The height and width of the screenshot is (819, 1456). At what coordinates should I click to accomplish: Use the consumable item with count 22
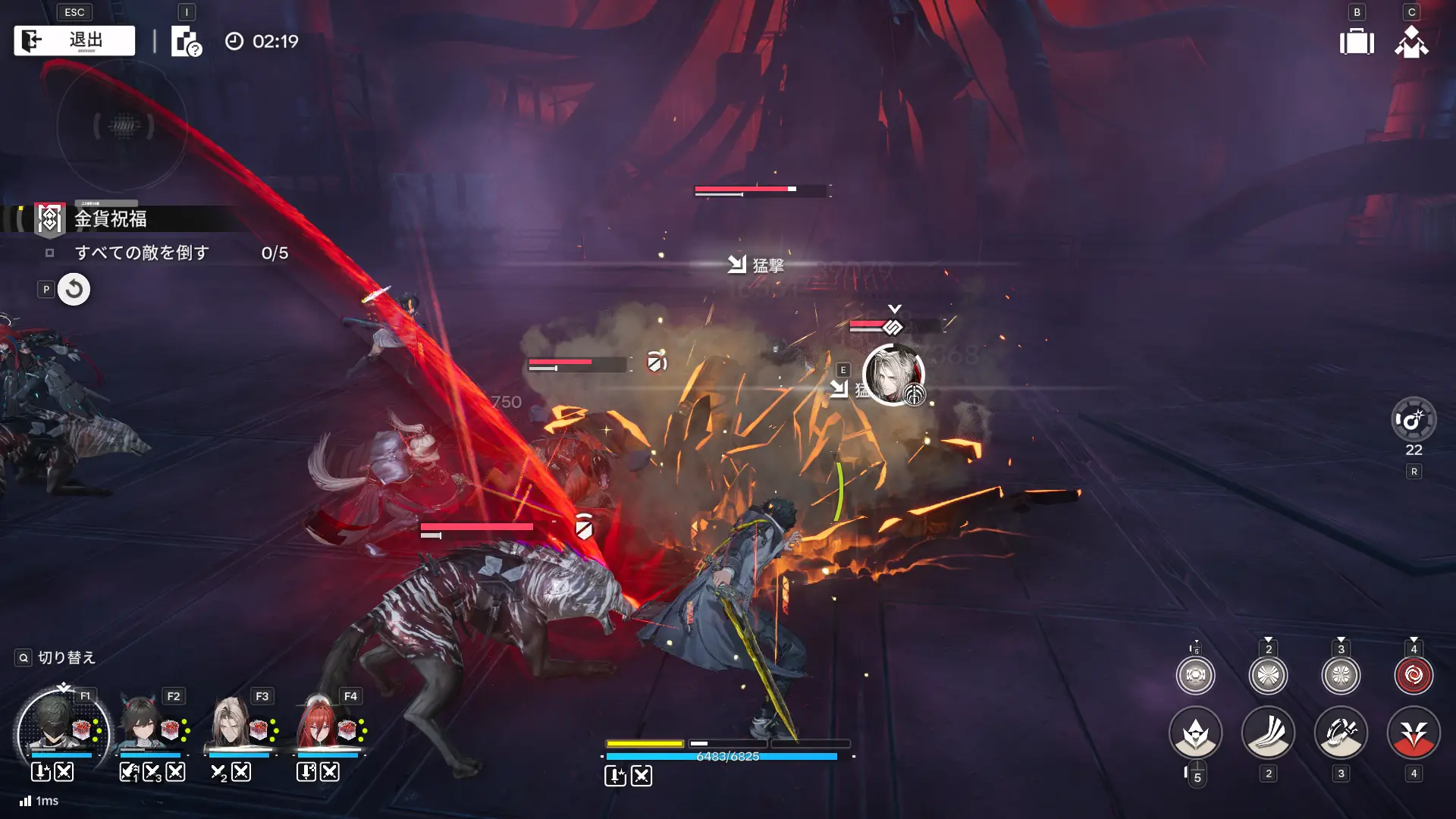tap(1414, 419)
